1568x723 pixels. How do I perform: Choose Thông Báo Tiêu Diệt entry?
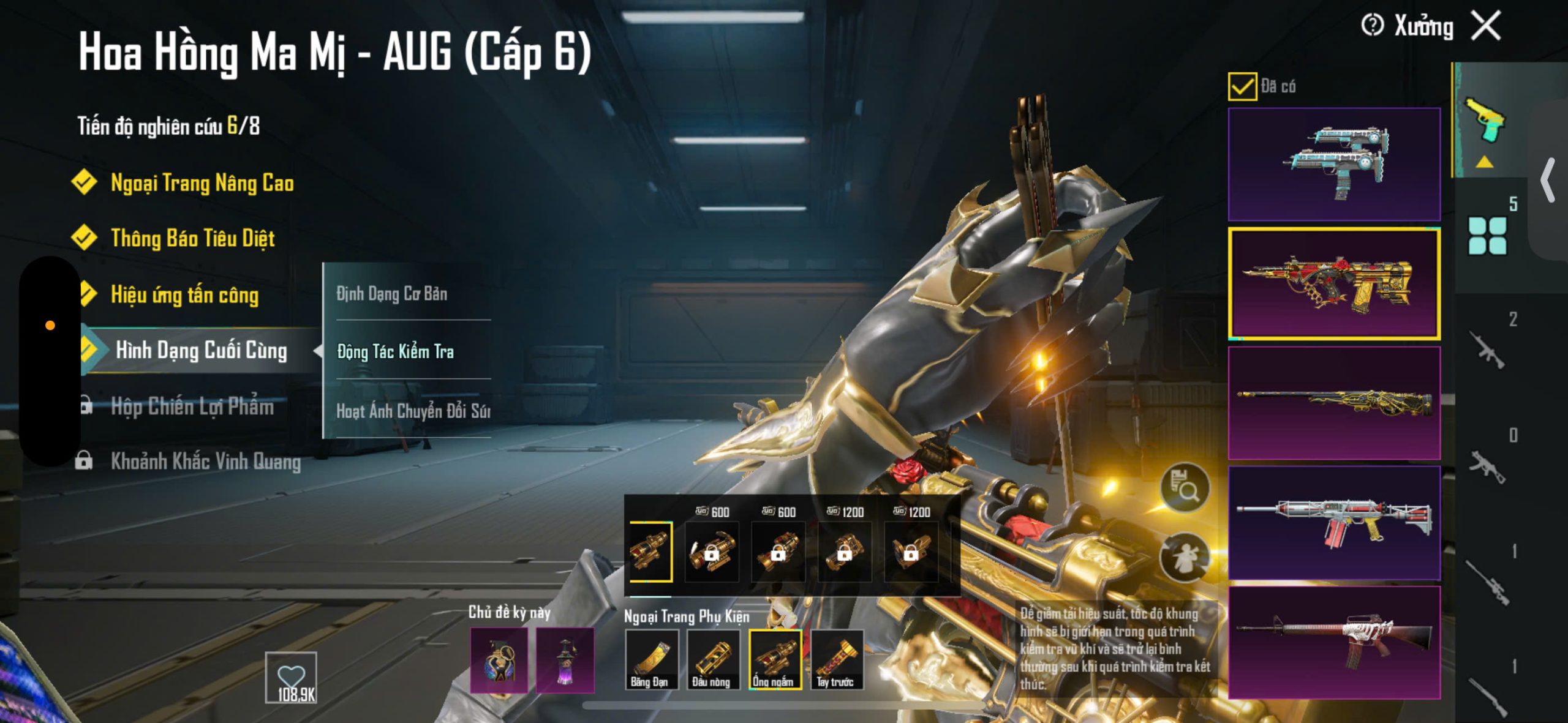(x=192, y=238)
